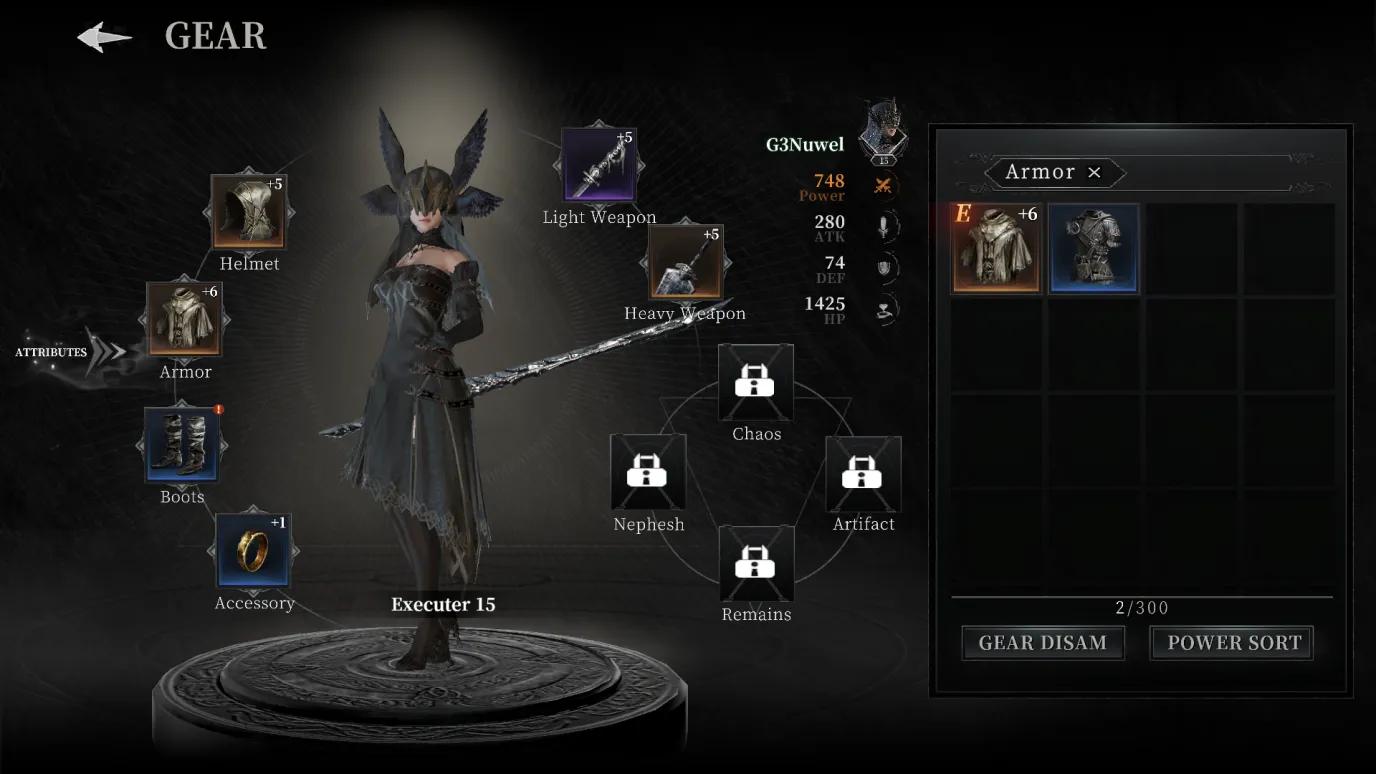Select the equipped +6 armor in inventory
The image size is (1376, 774).
(x=995, y=248)
